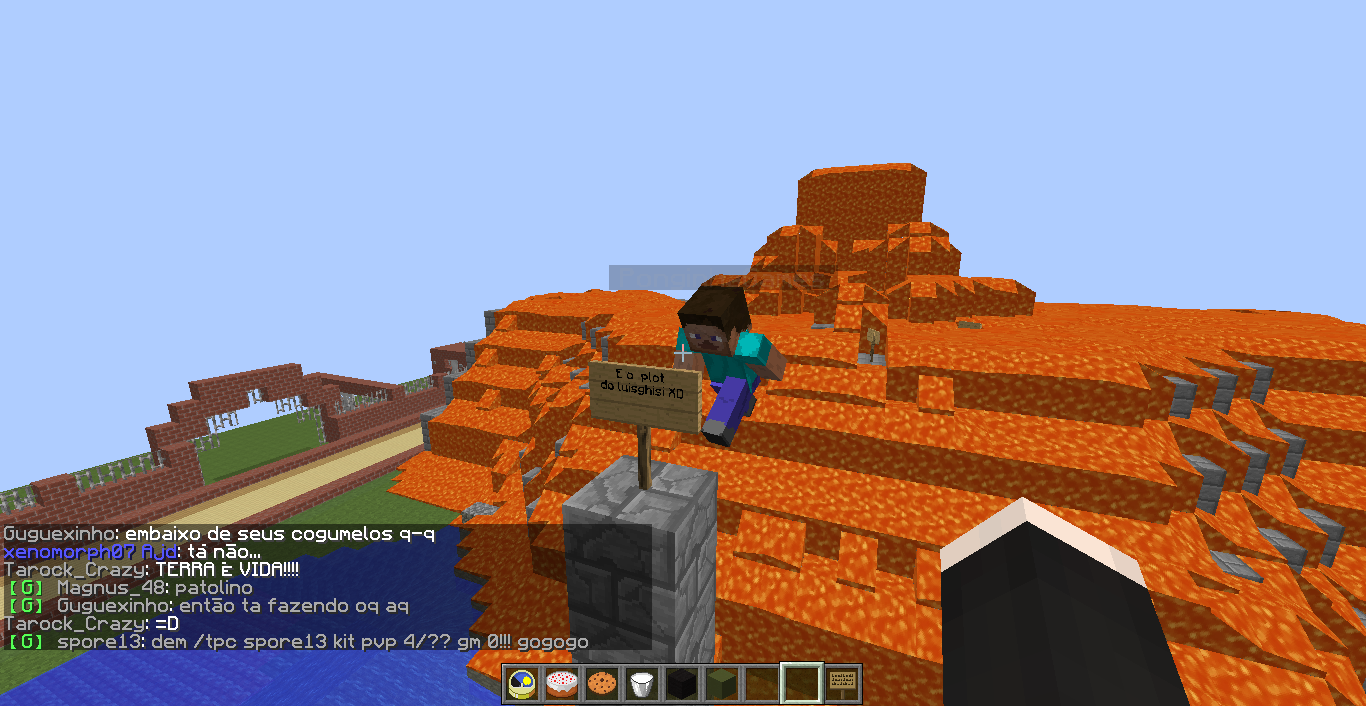Select the milk bucket slot
This screenshot has height=706, width=1366.
coord(642,684)
